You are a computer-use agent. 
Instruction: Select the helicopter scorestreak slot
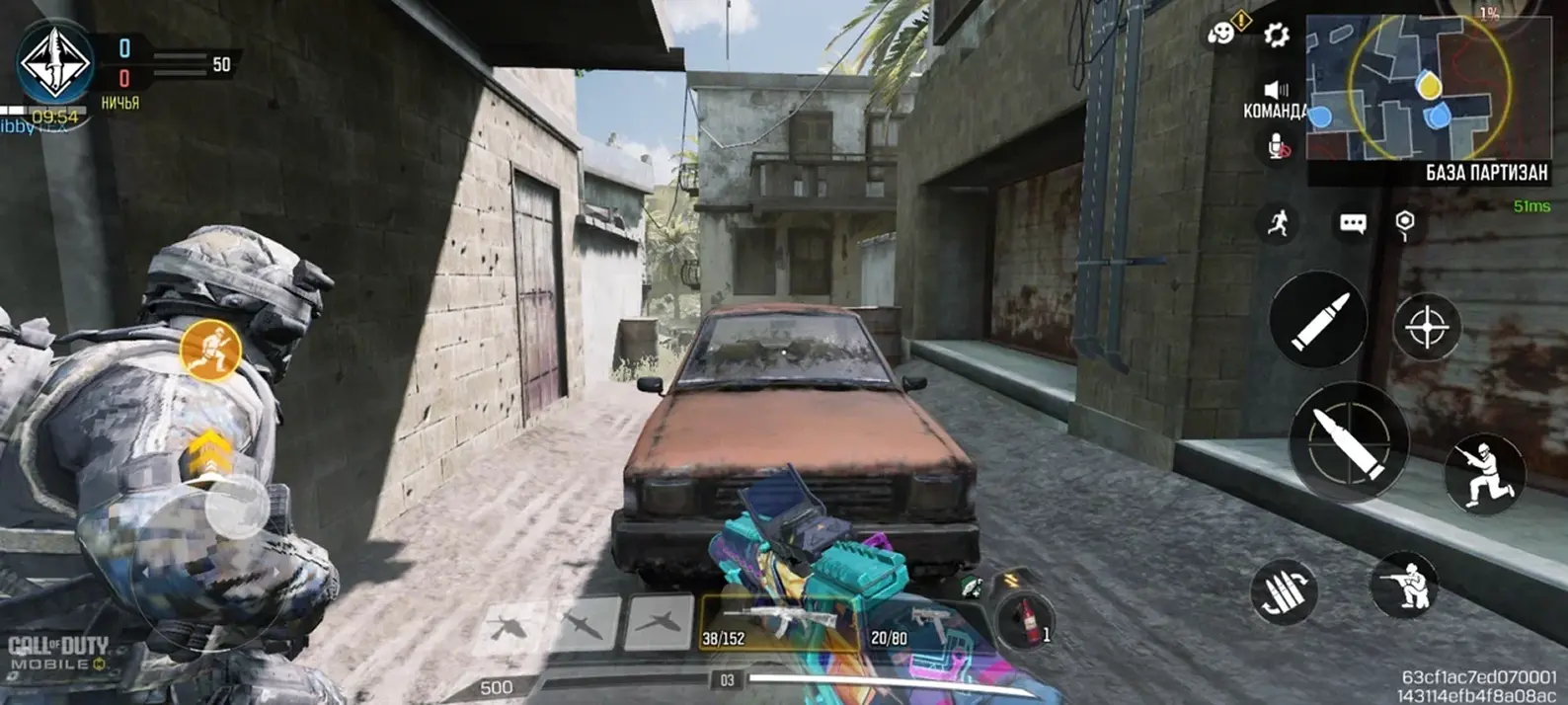(x=510, y=625)
